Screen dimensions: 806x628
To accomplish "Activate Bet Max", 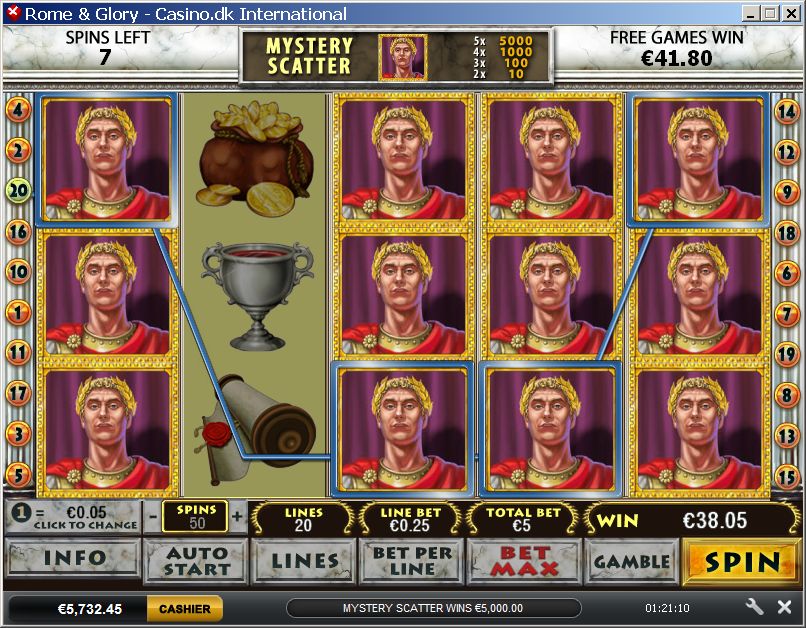I will pos(522,561).
